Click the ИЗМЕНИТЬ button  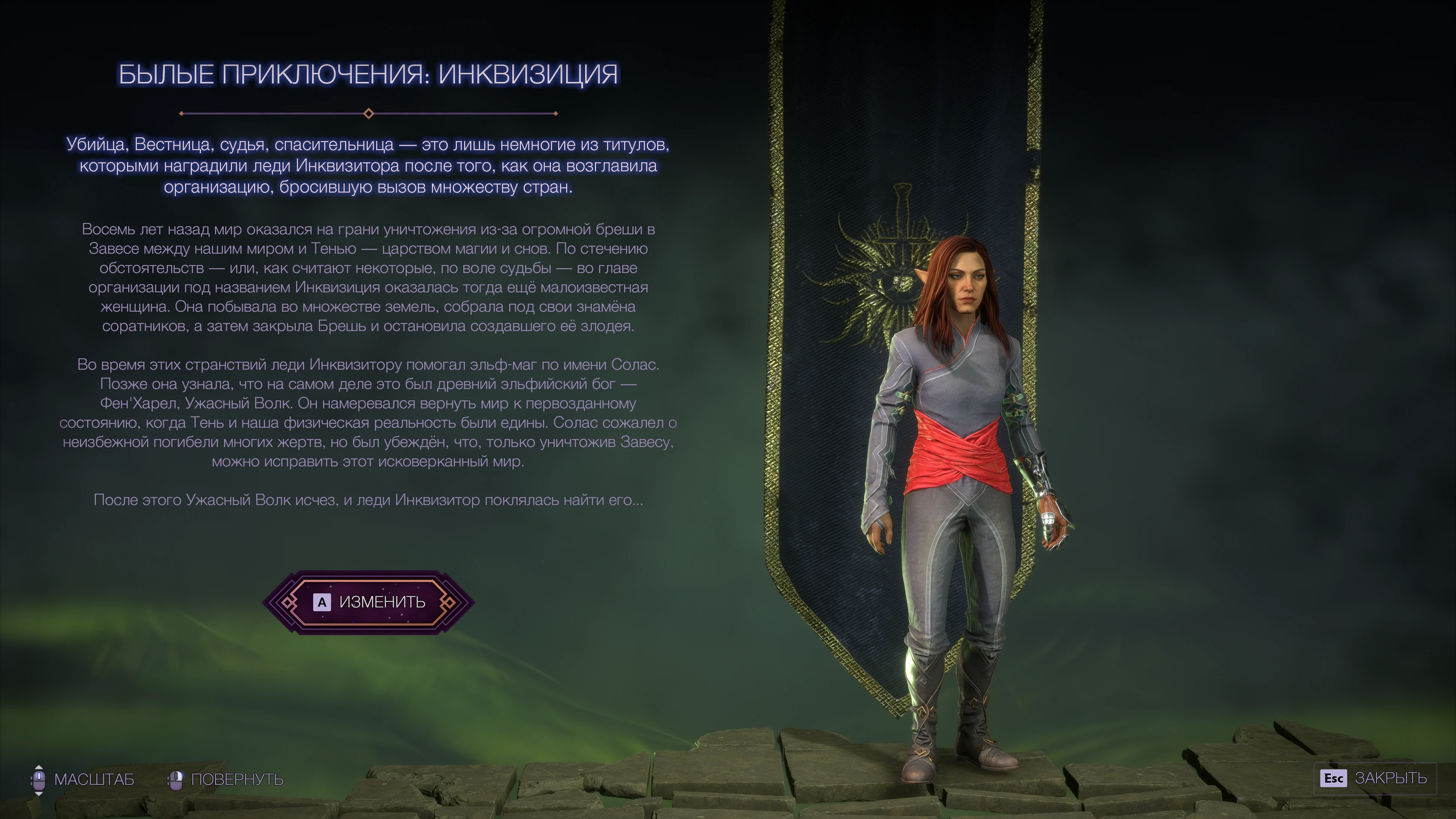(369, 602)
